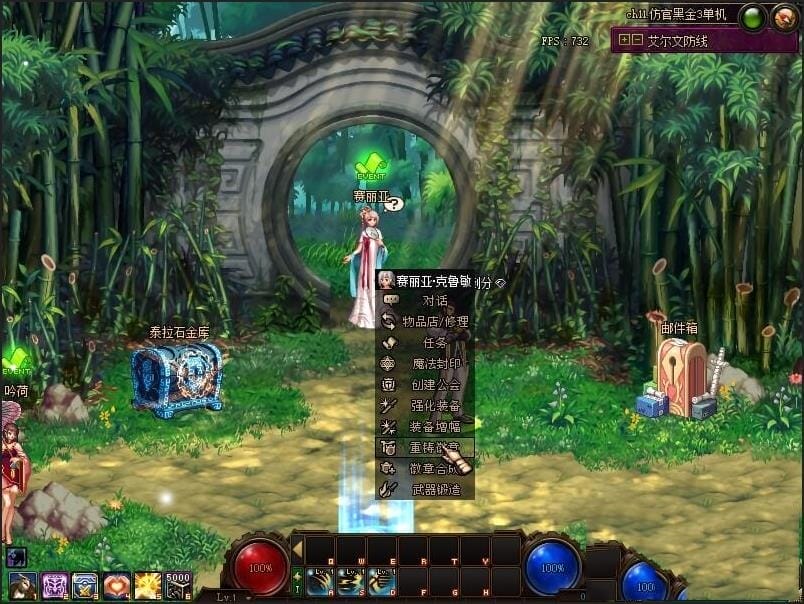
Task: Open the Lv.1 dropdown below the HP orb
Action: point(228,597)
